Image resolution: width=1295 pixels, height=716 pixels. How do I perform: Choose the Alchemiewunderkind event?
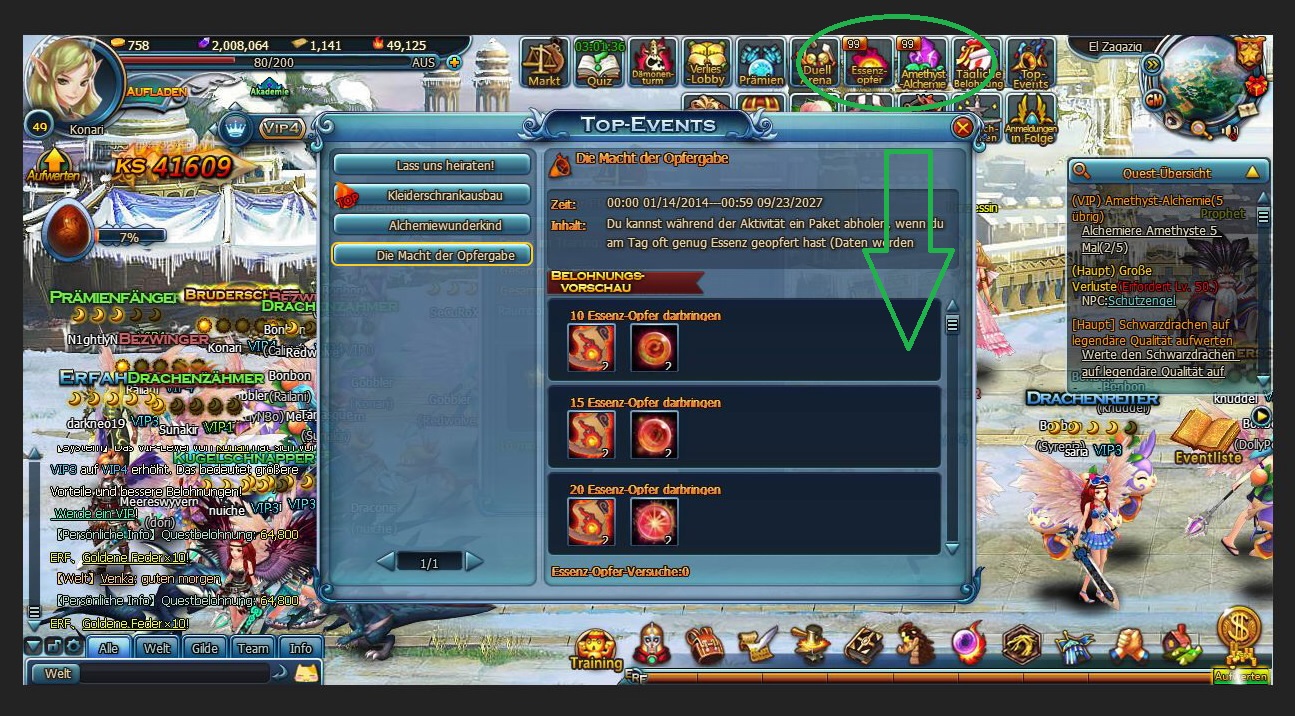click(431, 225)
